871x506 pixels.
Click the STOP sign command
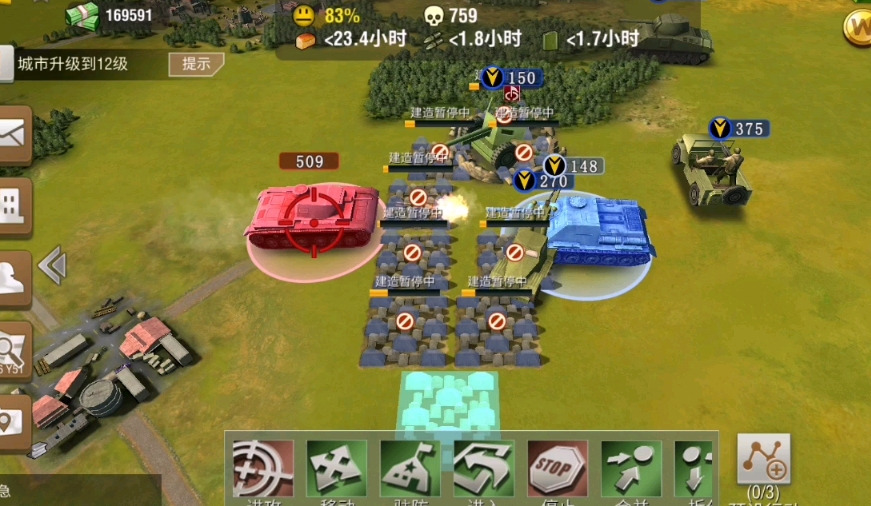tap(557, 468)
